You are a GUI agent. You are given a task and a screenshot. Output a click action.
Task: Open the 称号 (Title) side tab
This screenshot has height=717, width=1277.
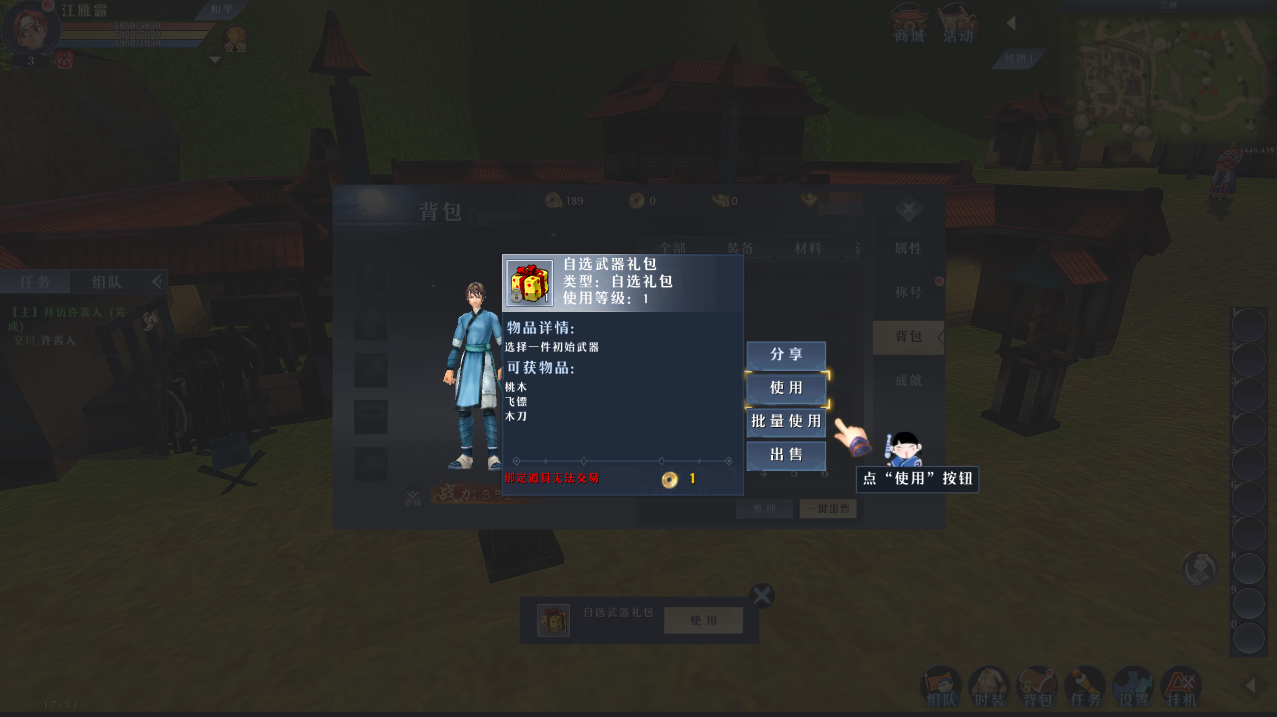pyautogui.click(x=907, y=292)
